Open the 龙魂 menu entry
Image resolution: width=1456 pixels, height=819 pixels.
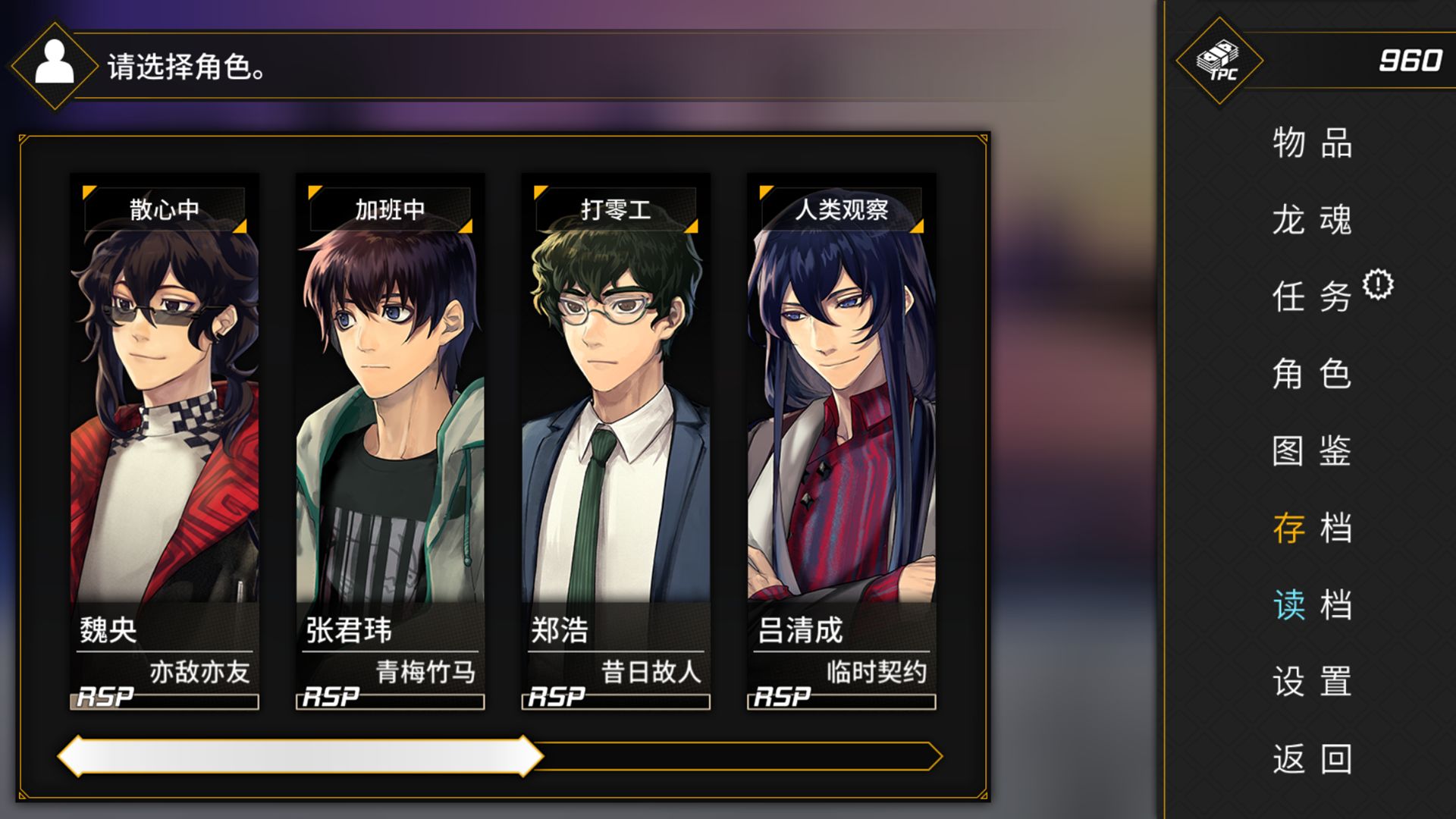click(1312, 221)
